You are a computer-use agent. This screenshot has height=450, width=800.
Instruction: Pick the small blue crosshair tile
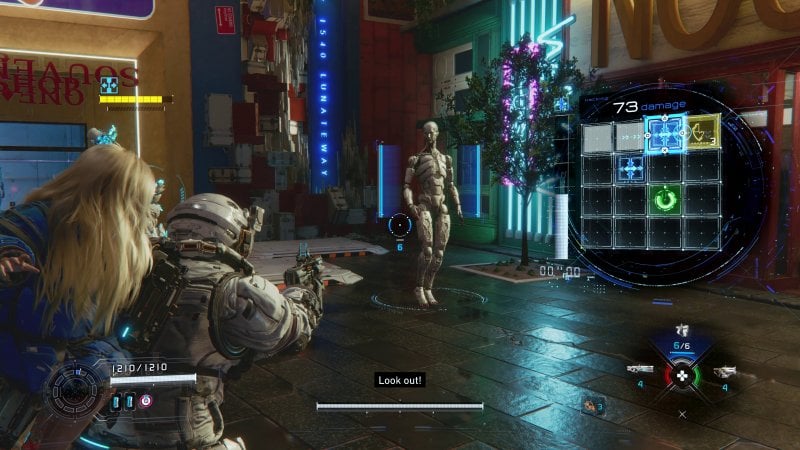pos(630,167)
